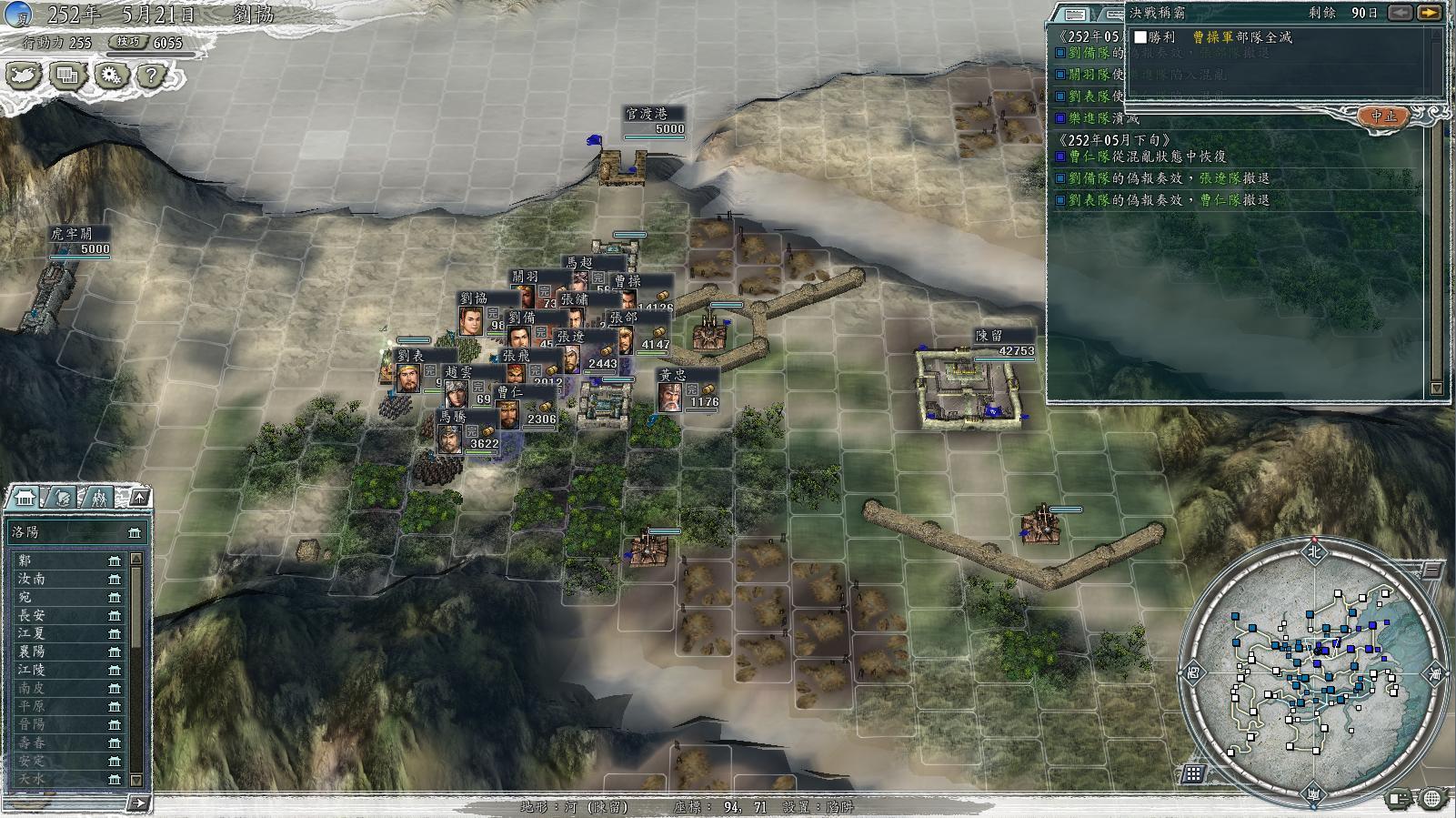
Task: Click the map-shaped button in top-left toolbar
Action: click(24, 76)
